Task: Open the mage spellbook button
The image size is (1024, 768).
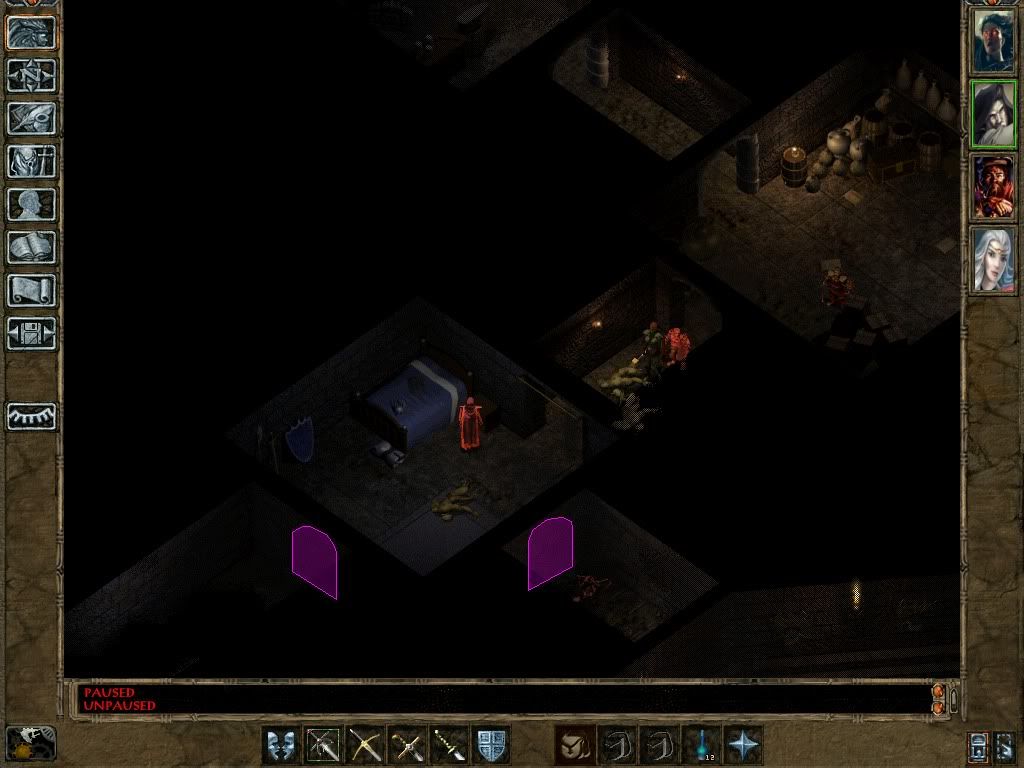Action: point(32,247)
